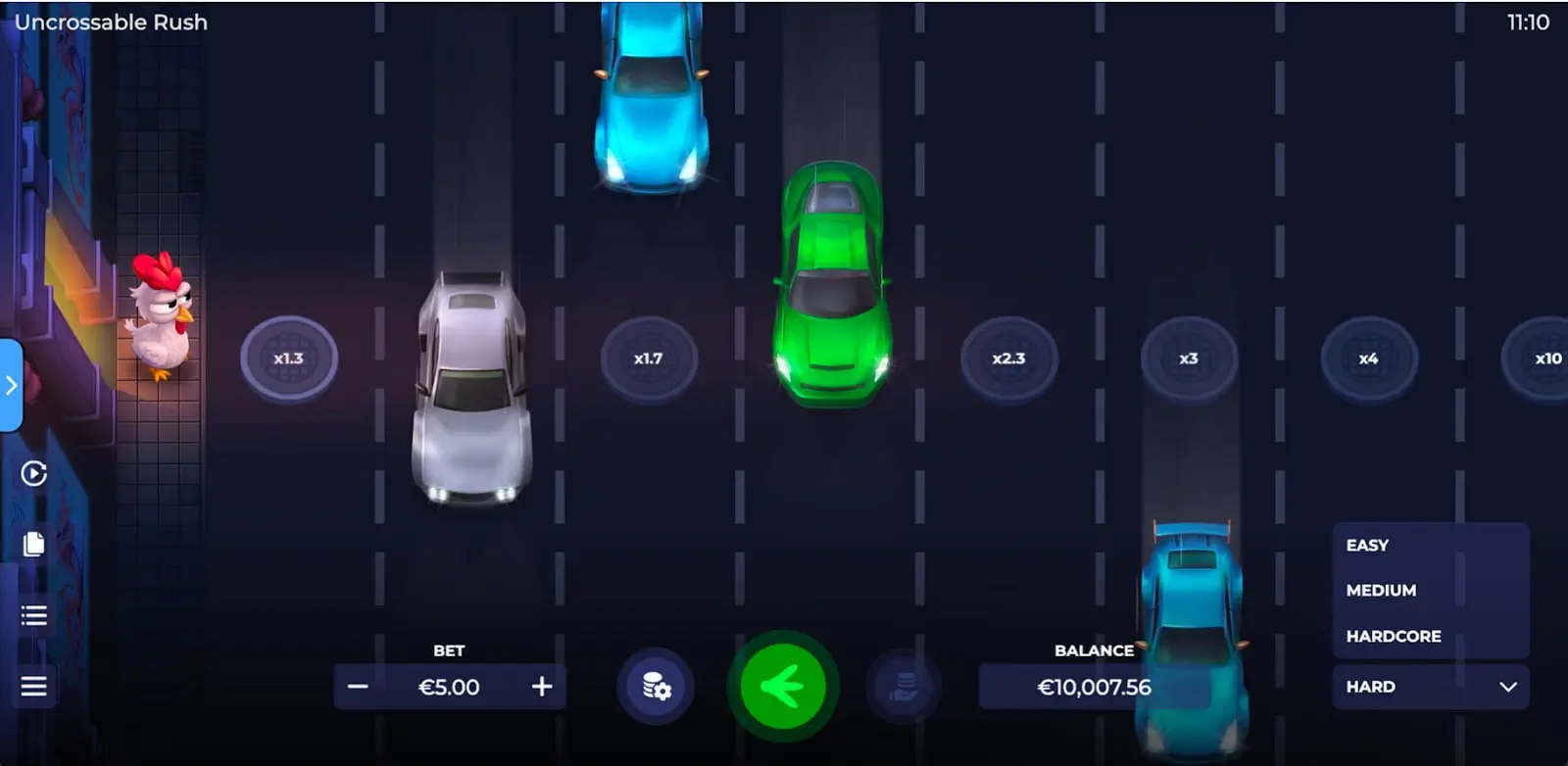This screenshot has height=766, width=1568.
Task: Decrease the bet with the minus button
Action: click(x=359, y=687)
